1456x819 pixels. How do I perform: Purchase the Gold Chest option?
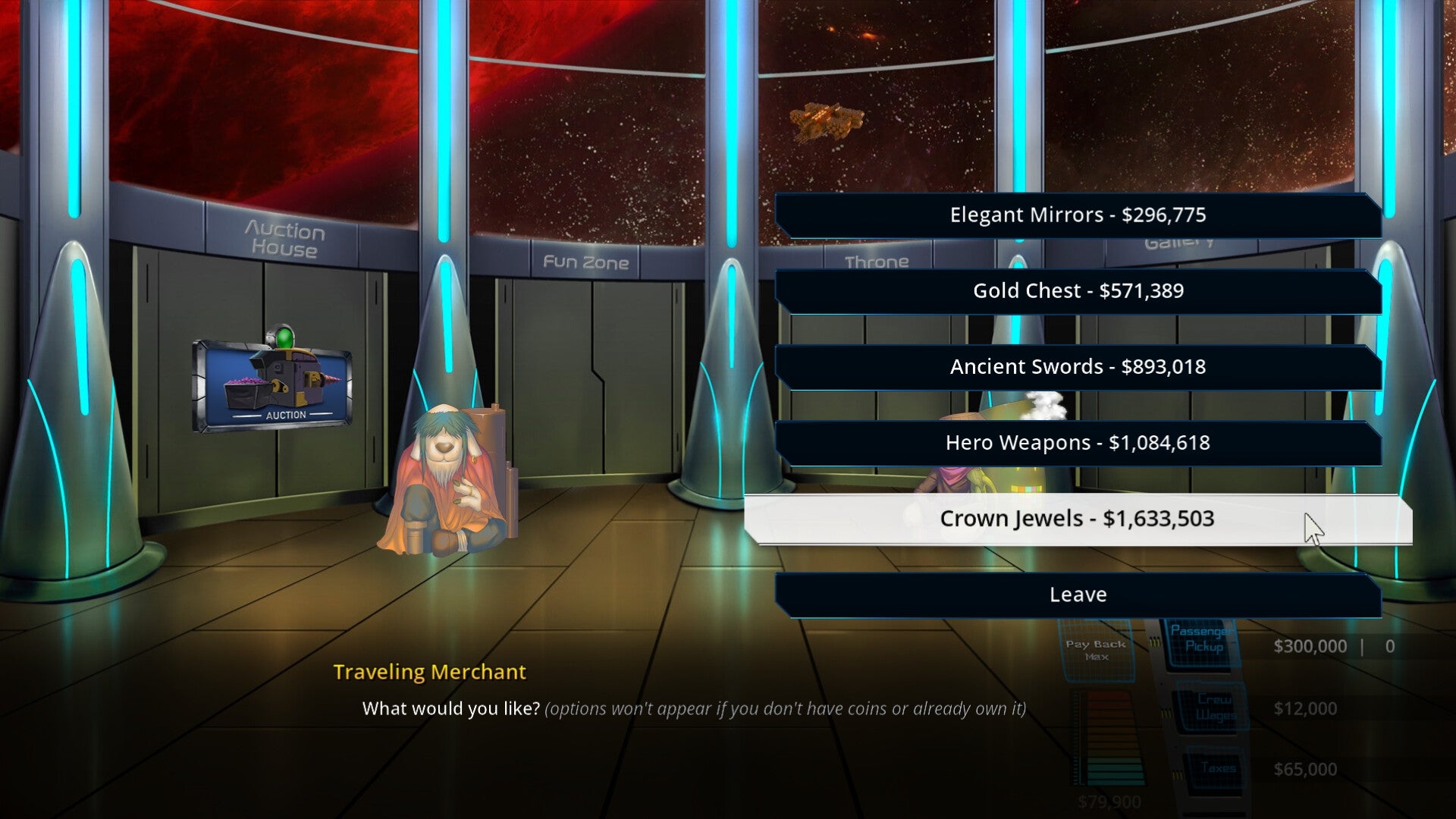[x=1077, y=290]
